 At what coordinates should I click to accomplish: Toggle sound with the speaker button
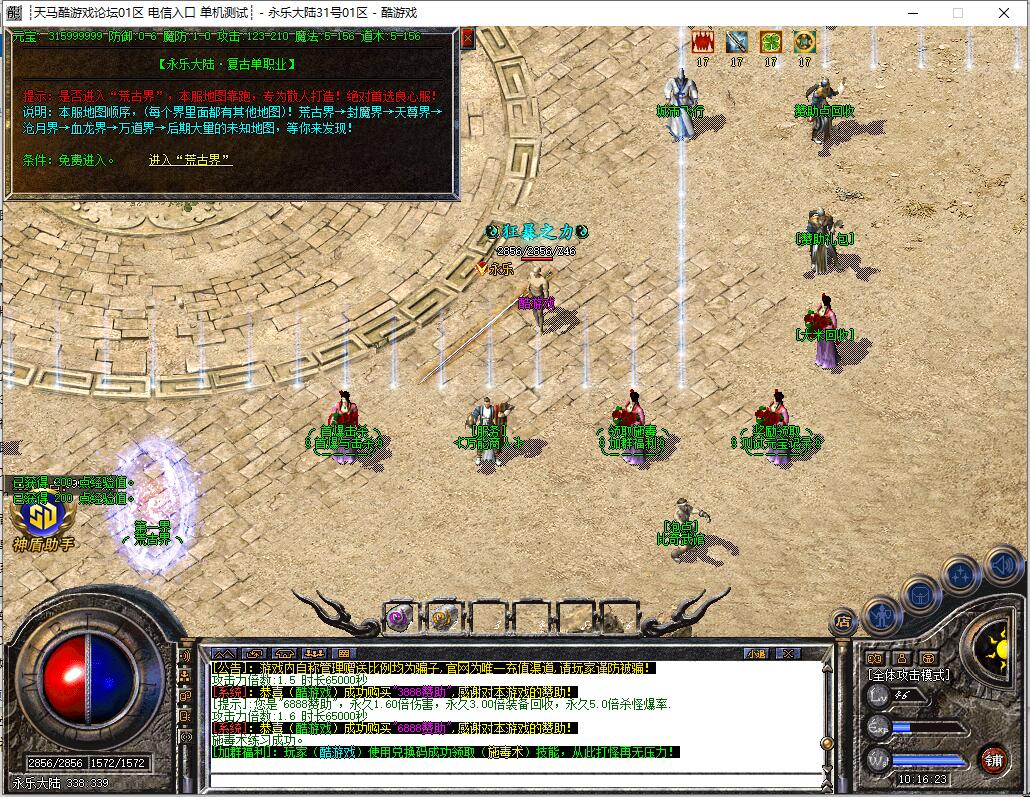click(1003, 566)
